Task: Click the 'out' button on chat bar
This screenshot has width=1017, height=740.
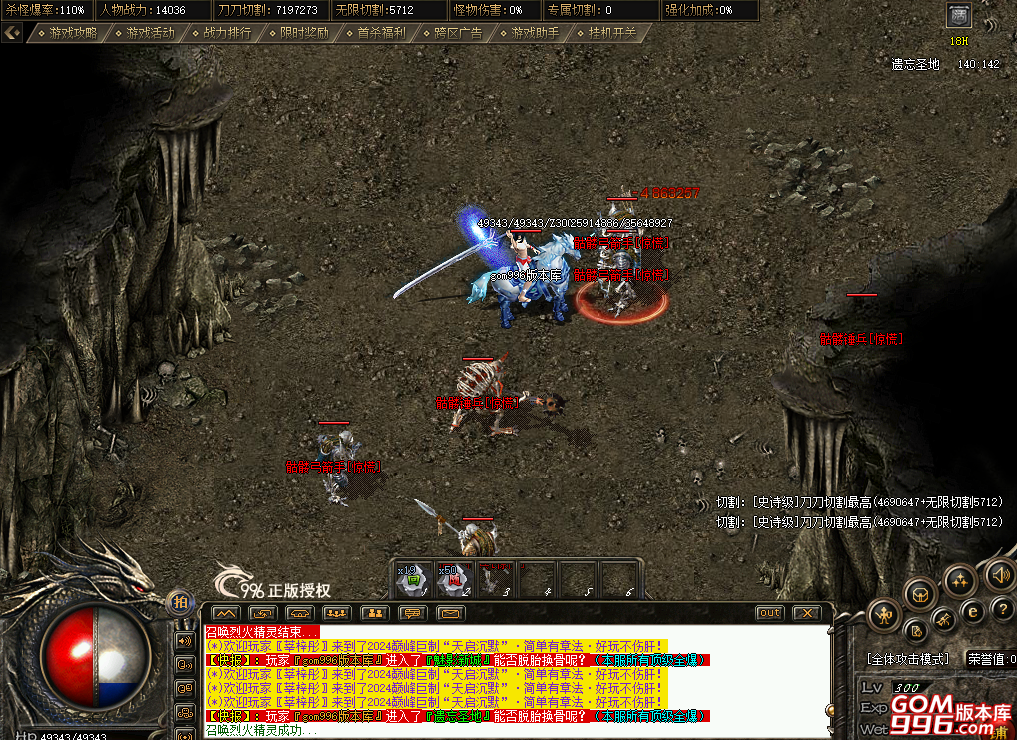Action: click(x=769, y=612)
